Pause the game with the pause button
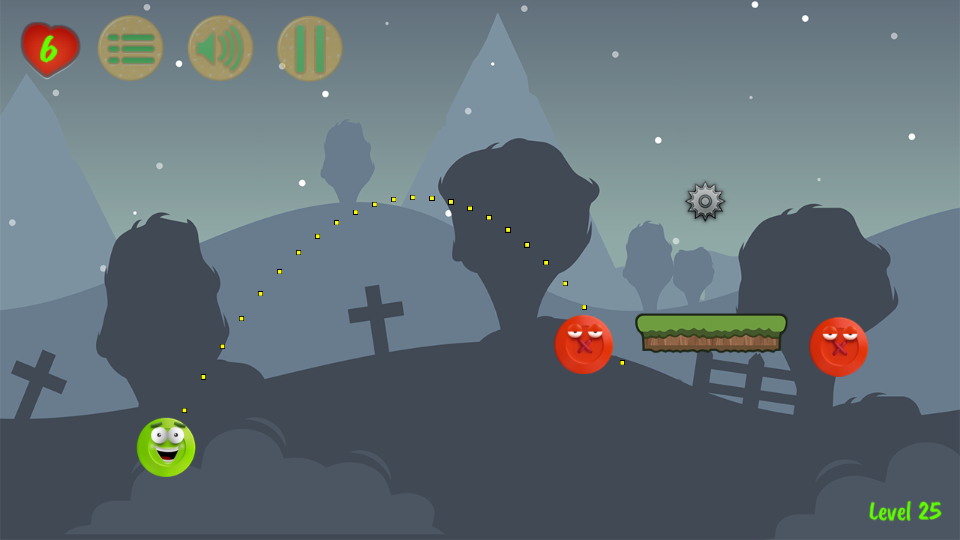This screenshot has height=540, width=960. pyautogui.click(x=310, y=48)
